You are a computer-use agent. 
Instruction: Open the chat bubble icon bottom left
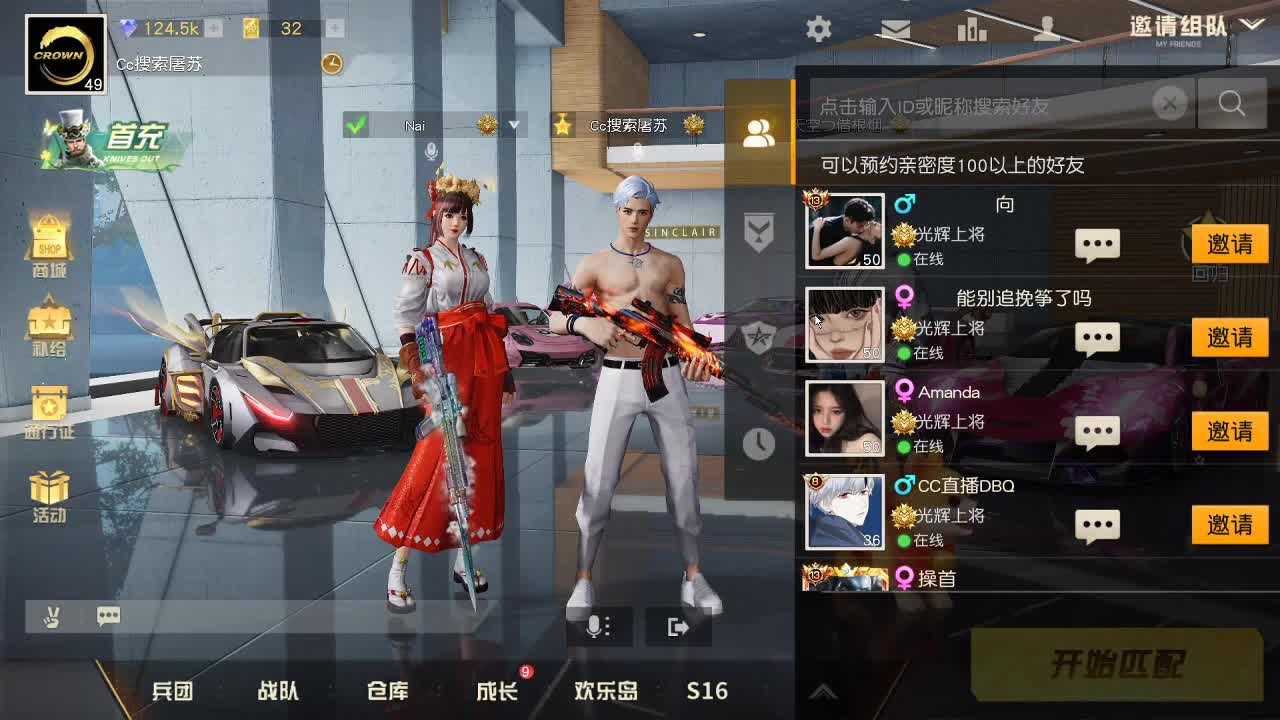point(108,617)
